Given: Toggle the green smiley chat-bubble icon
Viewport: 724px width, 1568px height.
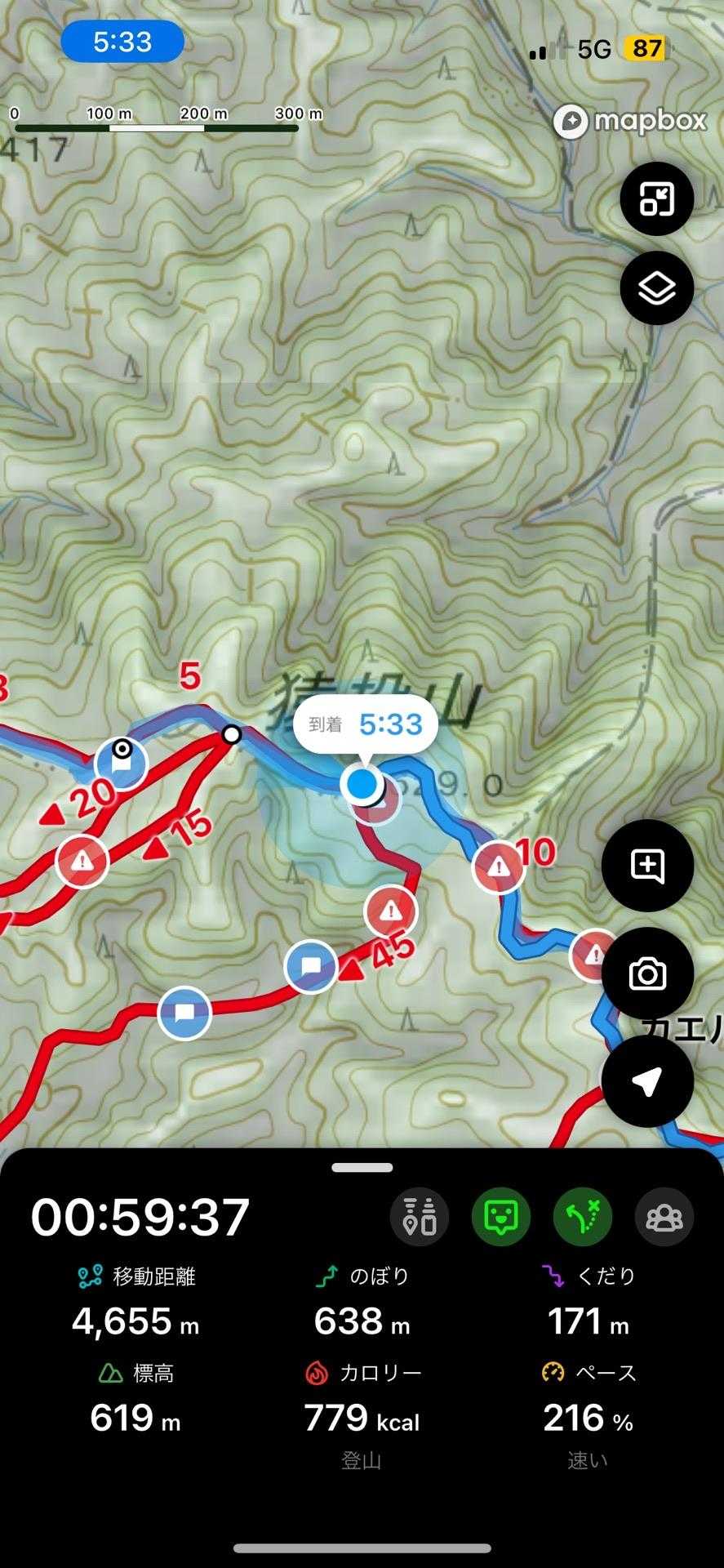Looking at the screenshot, I should click(501, 1217).
